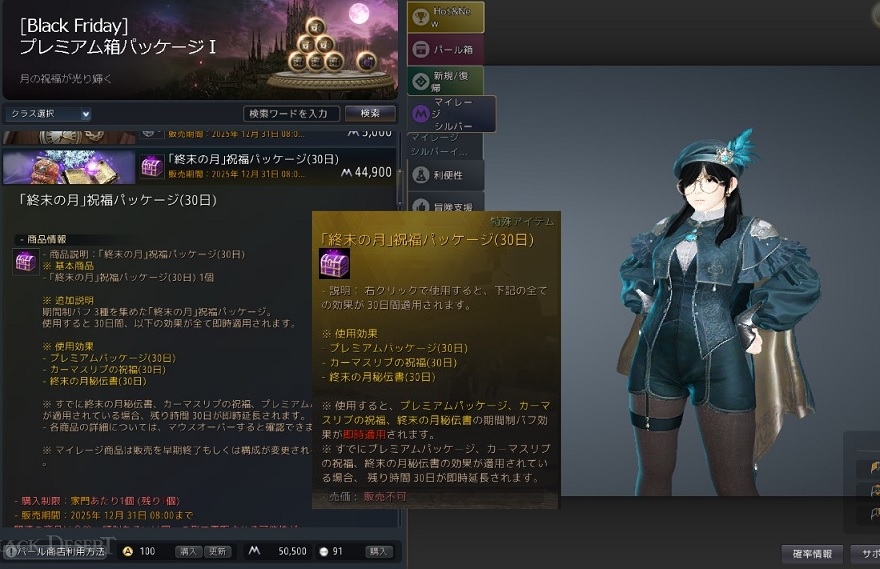The width and height of the screenshot is (880, 569).
Task: Click 購入 button beside the 91 currency
Action: pos(379,551)
